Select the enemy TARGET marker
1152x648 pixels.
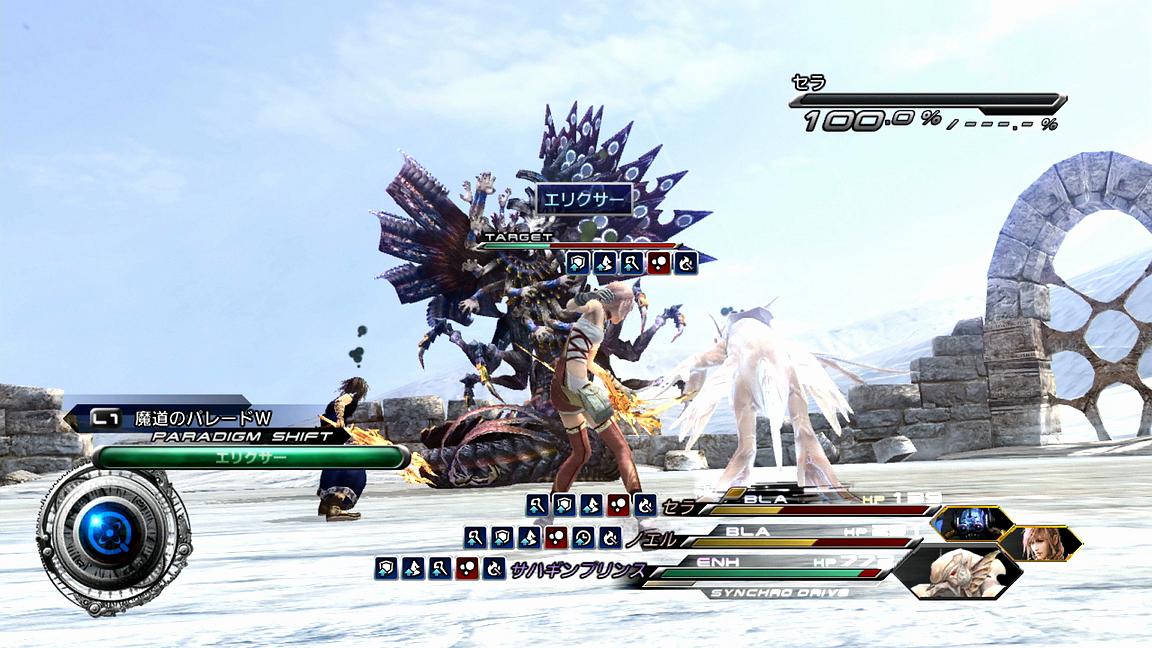point(519,237)
